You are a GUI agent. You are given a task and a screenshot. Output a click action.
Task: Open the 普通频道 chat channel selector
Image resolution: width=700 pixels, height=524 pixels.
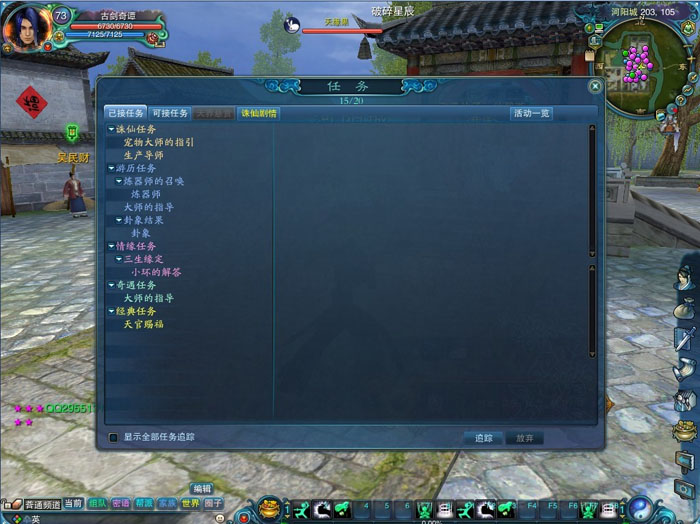tap(41, 504)
